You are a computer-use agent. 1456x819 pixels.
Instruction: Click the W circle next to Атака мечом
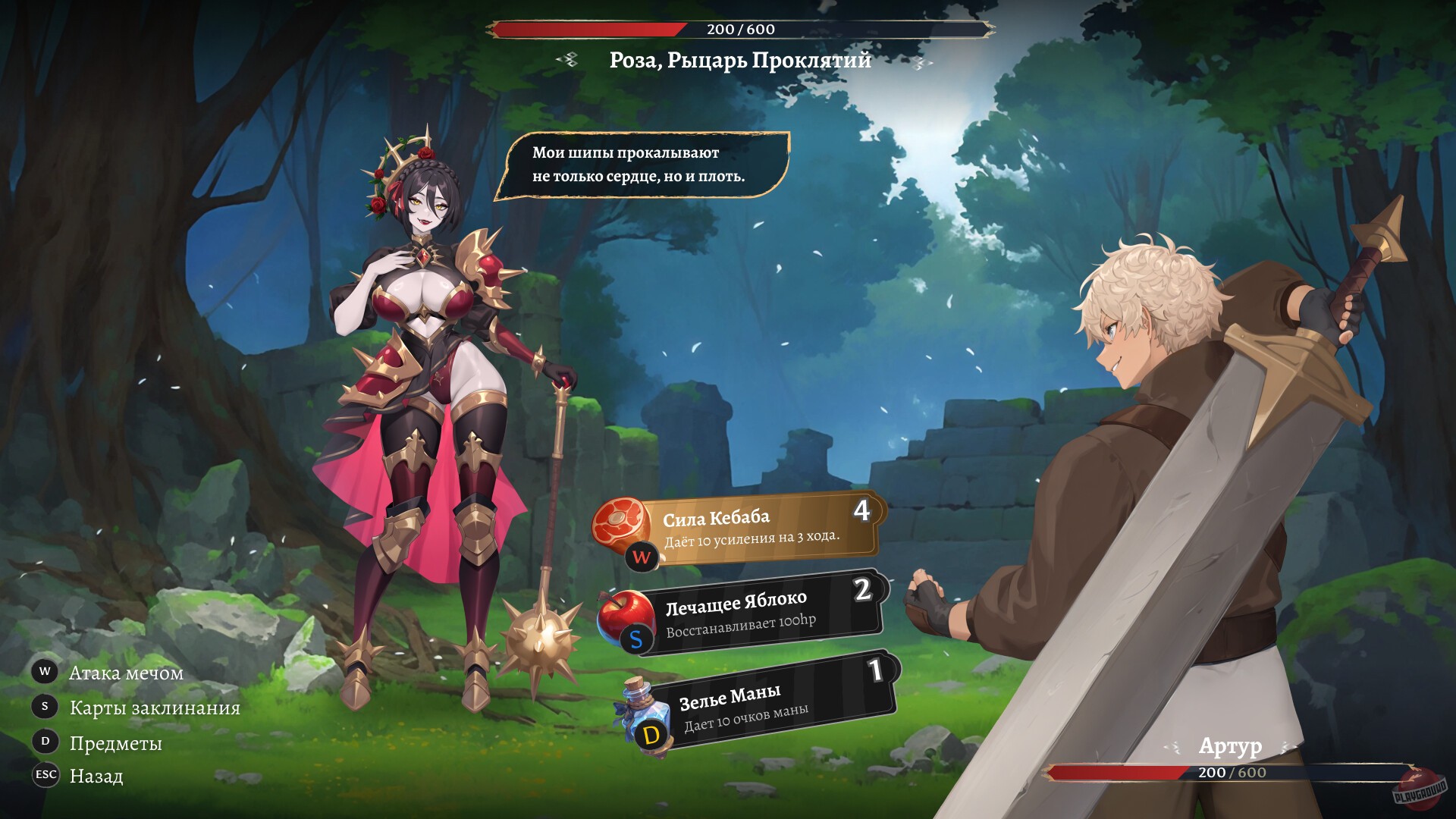click(x=43, y=672)
